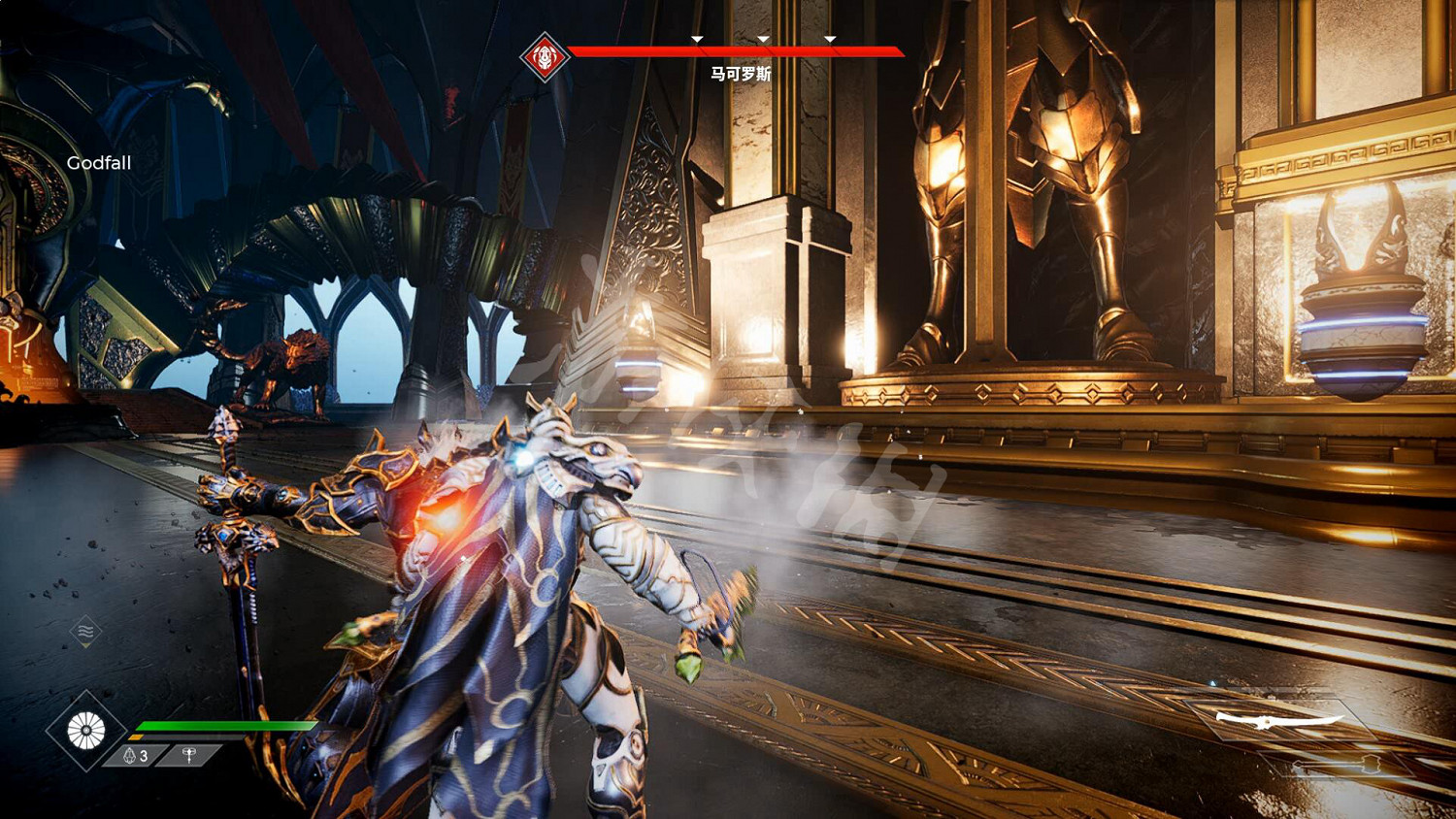Click the red boss emblem icon
The width and height of the screenshot is (1456, 819).
(545, 57)
